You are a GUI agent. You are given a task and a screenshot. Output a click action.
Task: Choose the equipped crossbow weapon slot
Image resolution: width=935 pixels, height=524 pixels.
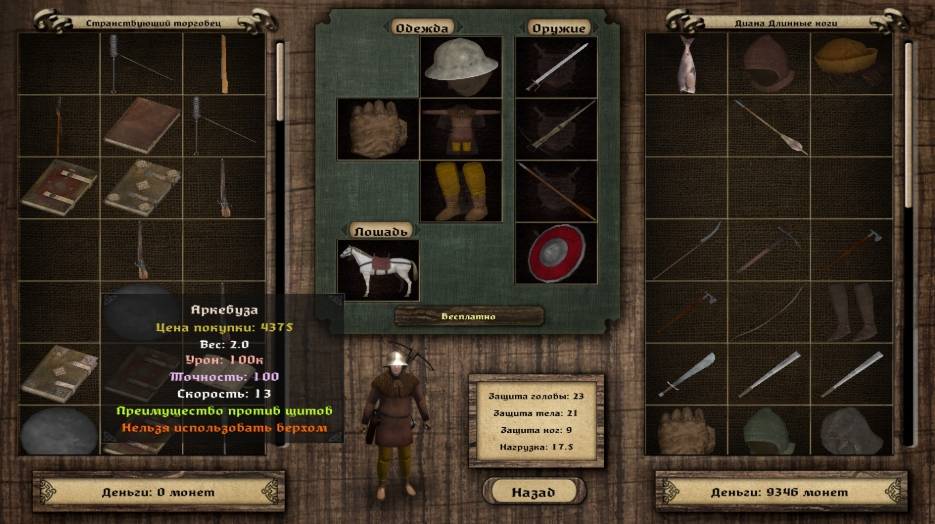(555, 128)
